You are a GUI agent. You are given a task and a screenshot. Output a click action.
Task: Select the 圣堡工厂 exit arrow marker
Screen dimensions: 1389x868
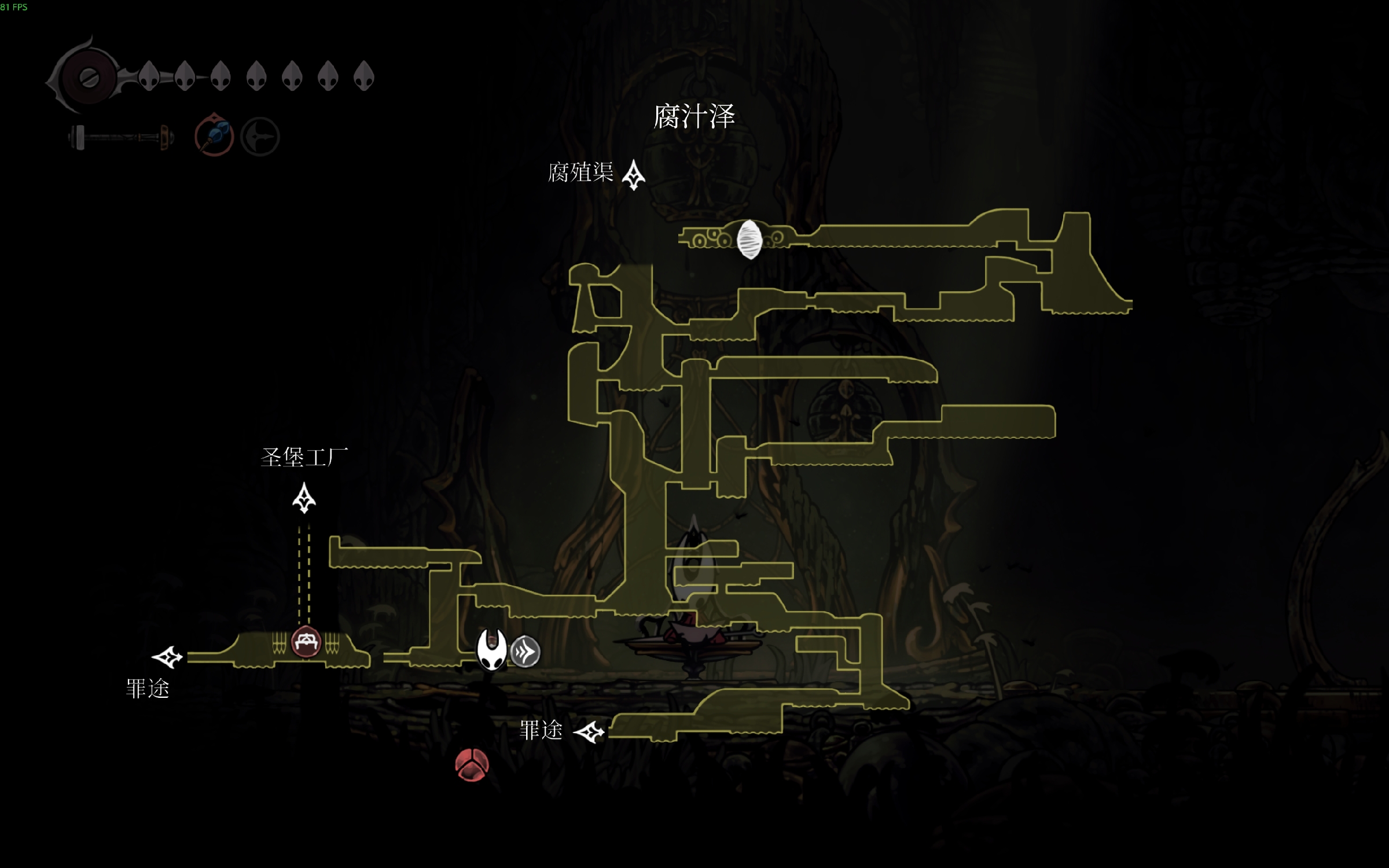pyautogui.click(x=304, y=498)
